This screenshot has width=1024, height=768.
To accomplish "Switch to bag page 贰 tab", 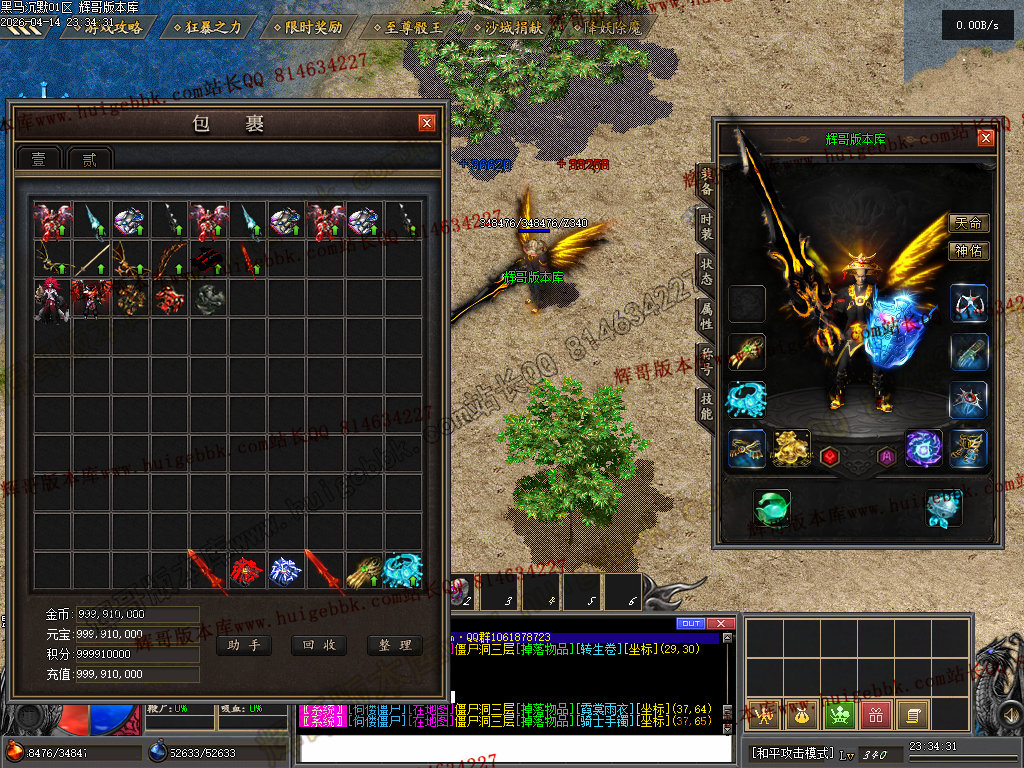I will [x=91, y=158].
